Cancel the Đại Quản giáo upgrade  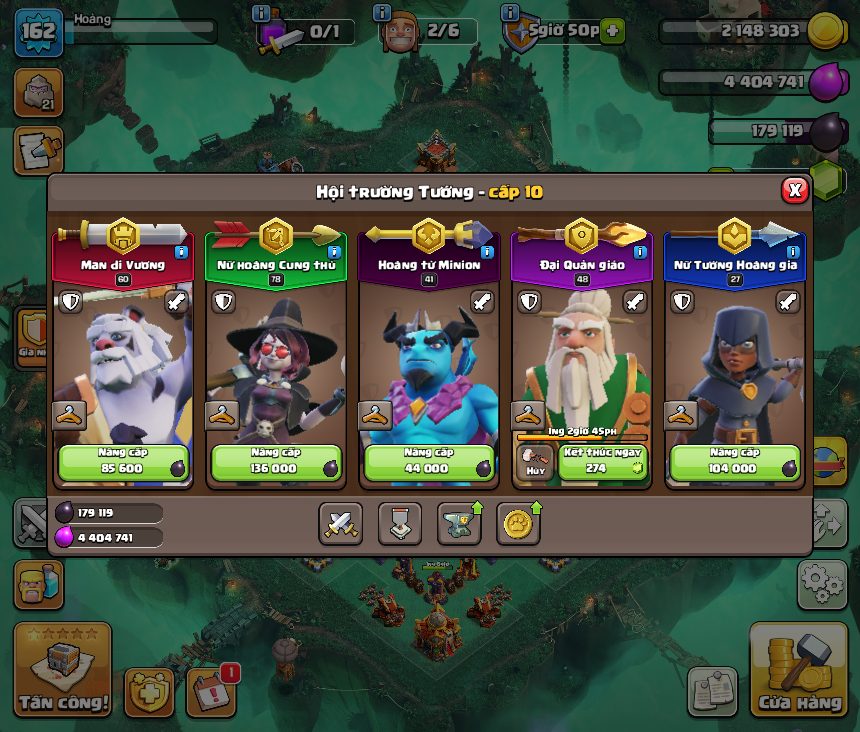pos(535,462)
